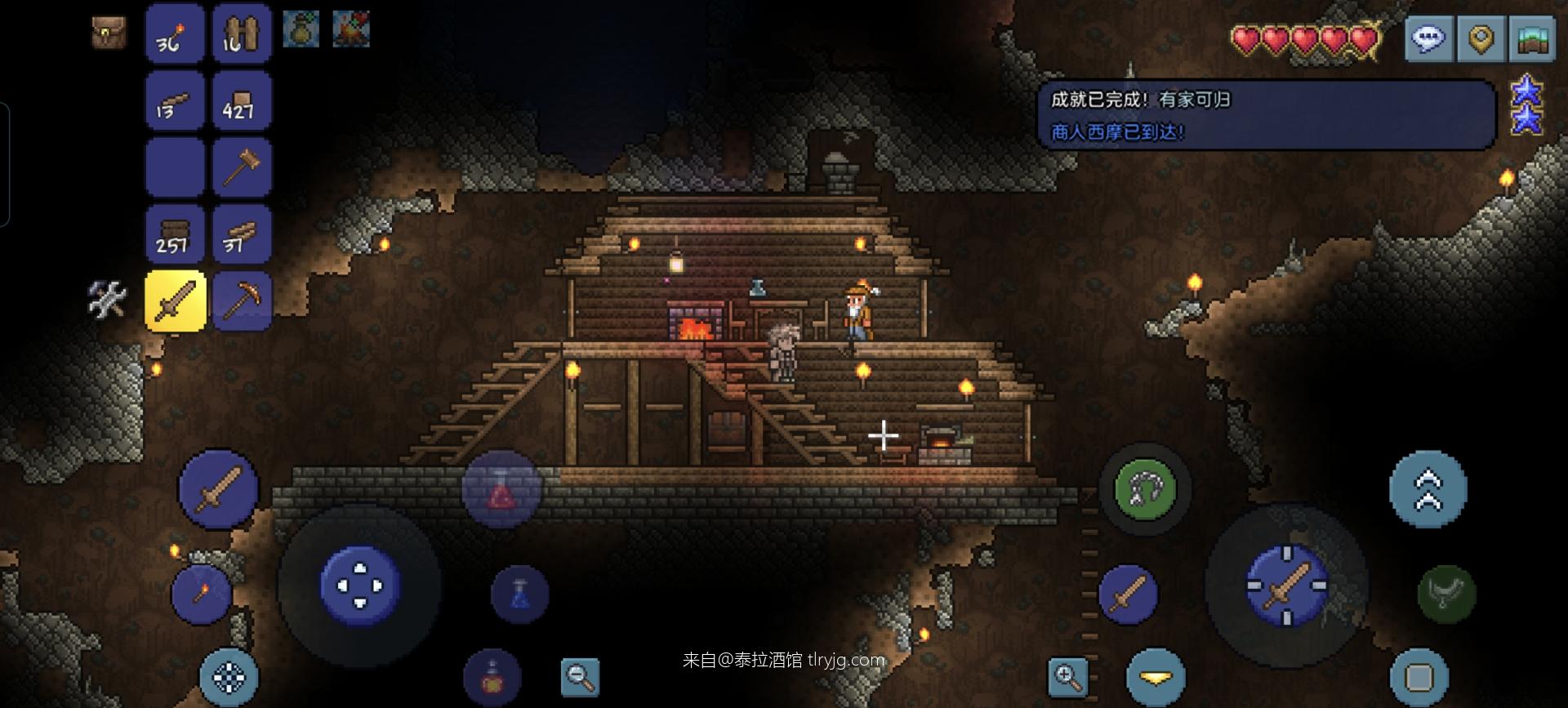
Task: Open the inventory backpack icon
Action: (108, 33)
